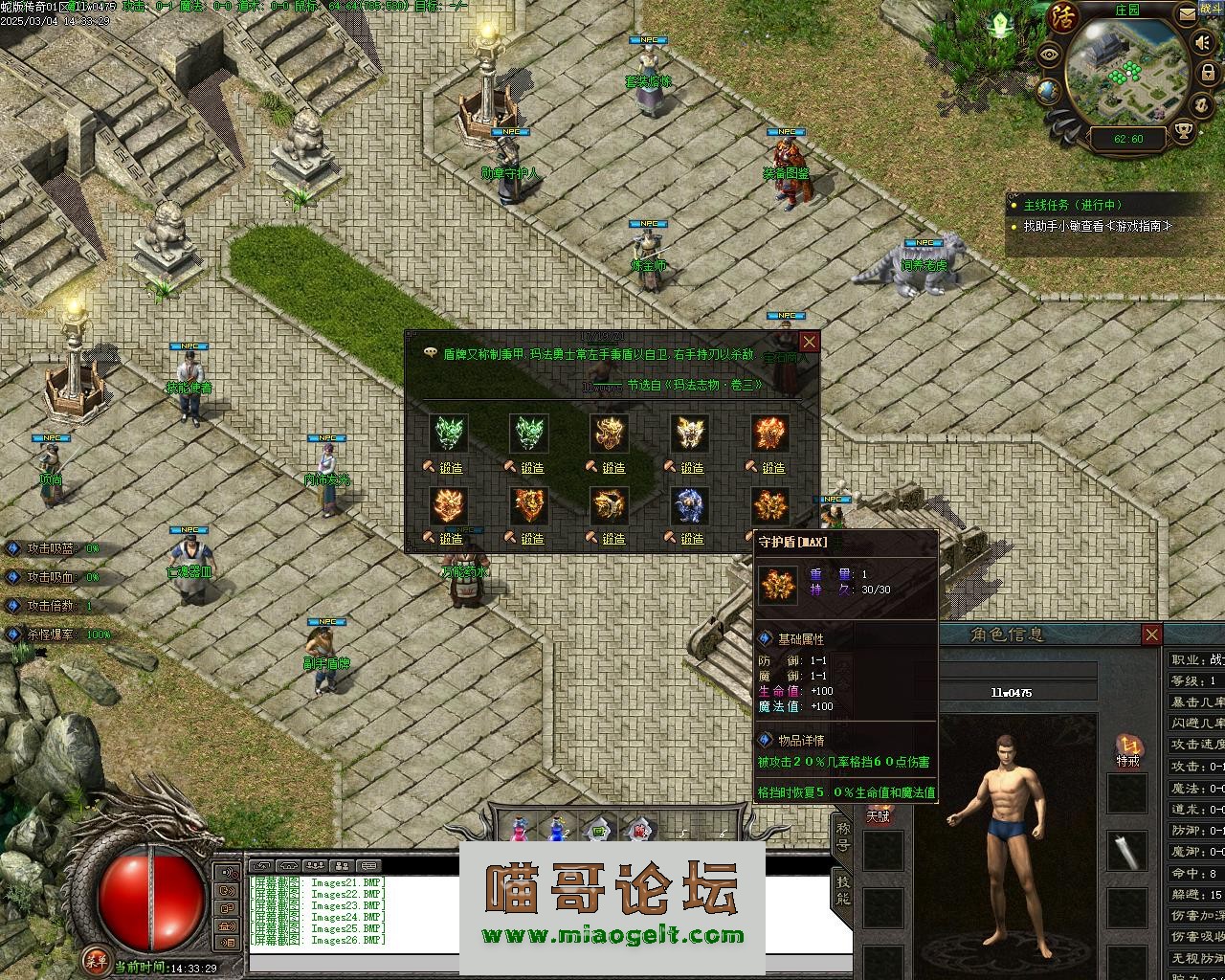The height and width of the screenshot is (980, 1225).
Task: Select the blue shield icon in forge list
Action: click(690, 505)
